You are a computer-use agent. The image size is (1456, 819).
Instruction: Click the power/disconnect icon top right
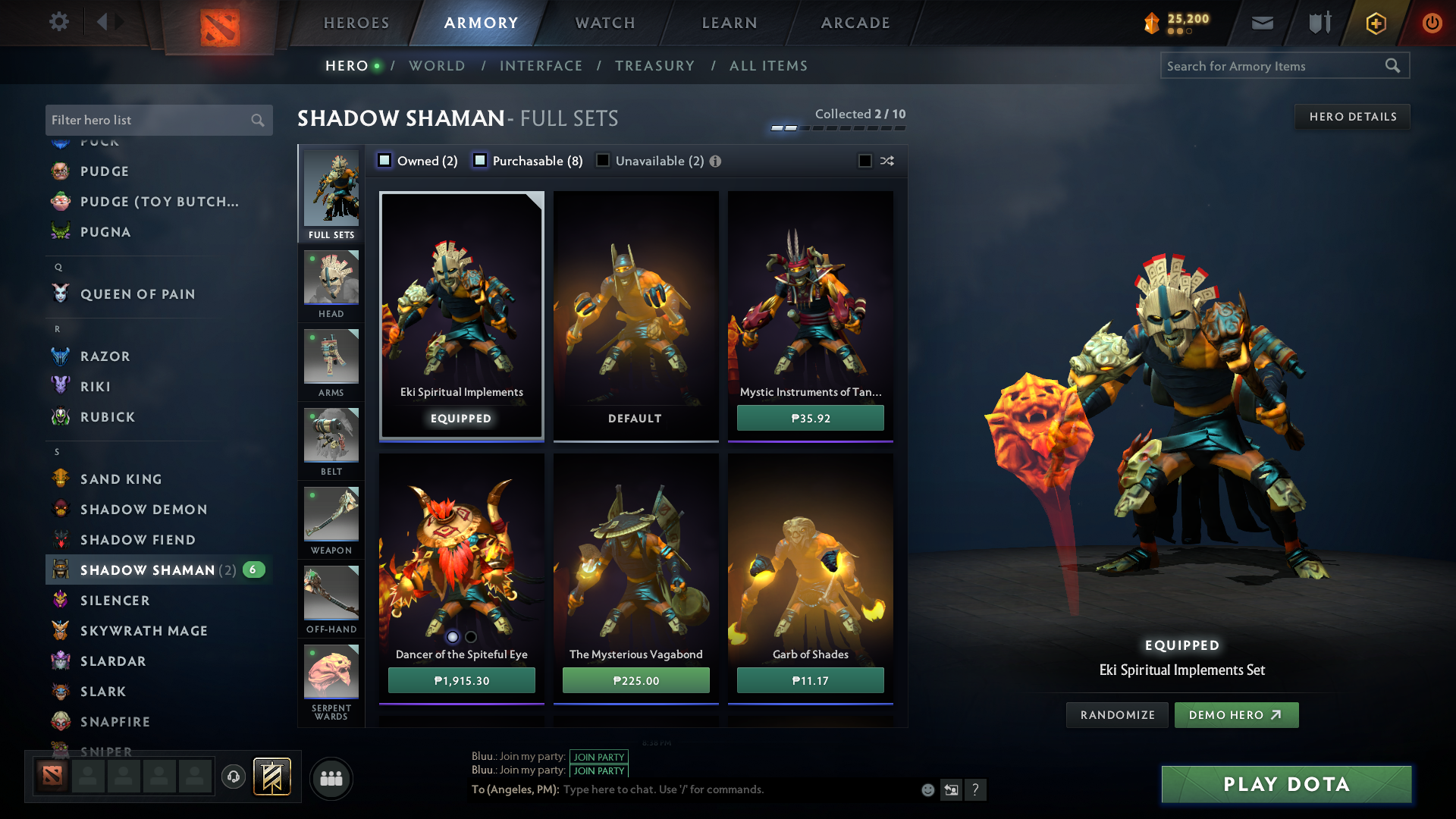pyautogui.click(x=1432, y=23)
